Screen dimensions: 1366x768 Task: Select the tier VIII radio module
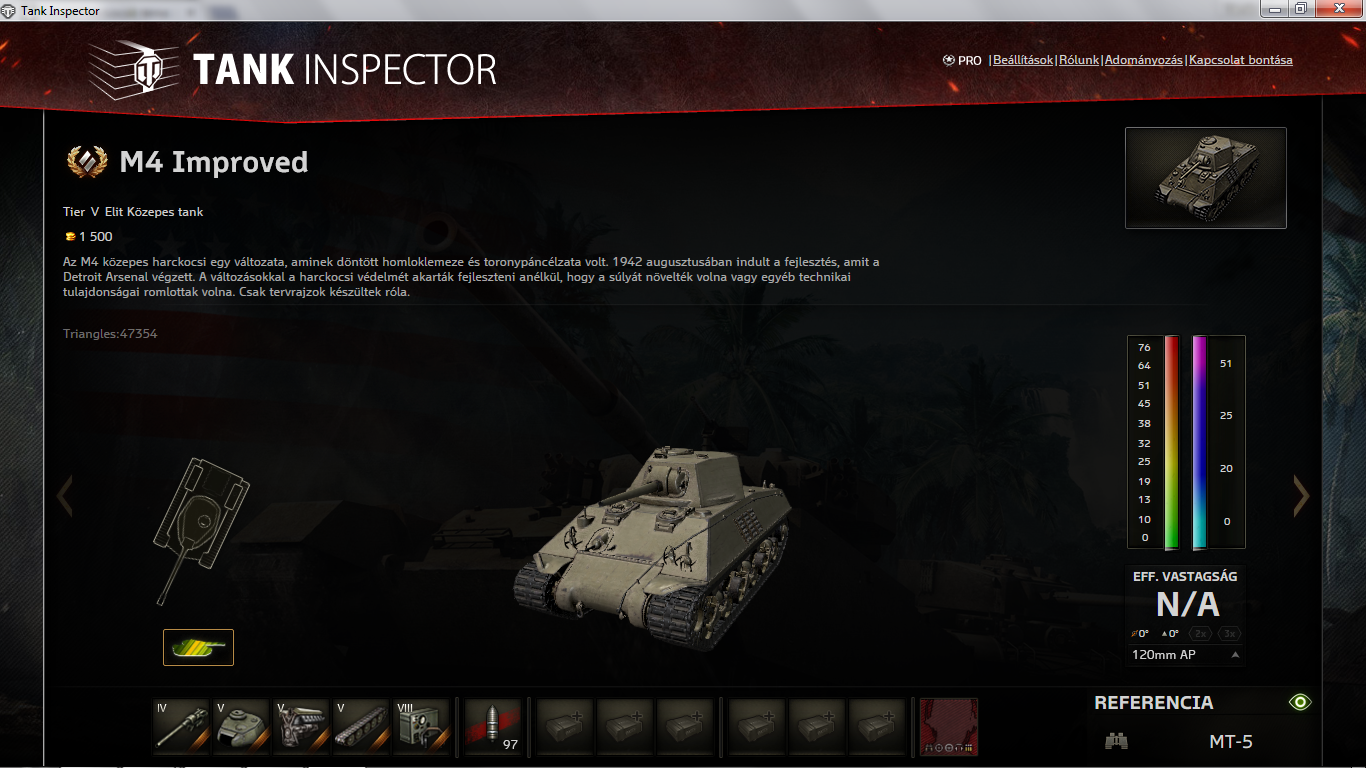[421, 726]
